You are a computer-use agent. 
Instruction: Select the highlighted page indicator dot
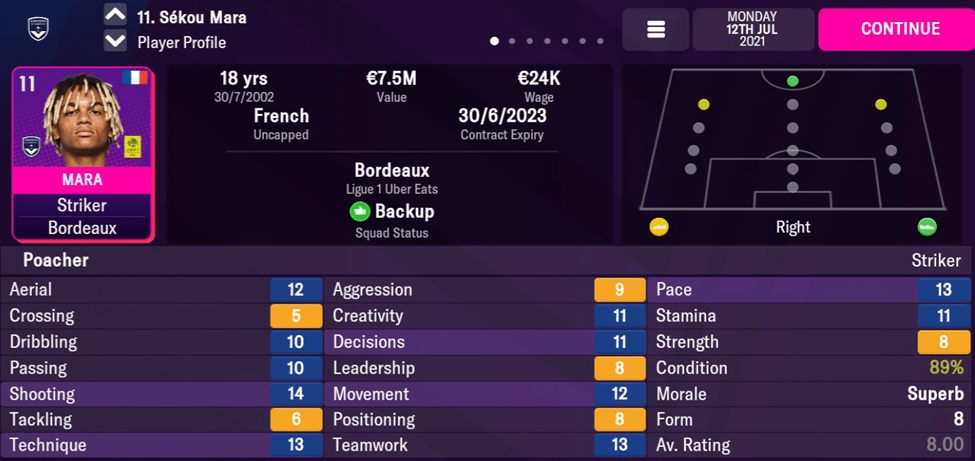click(494, 42)
